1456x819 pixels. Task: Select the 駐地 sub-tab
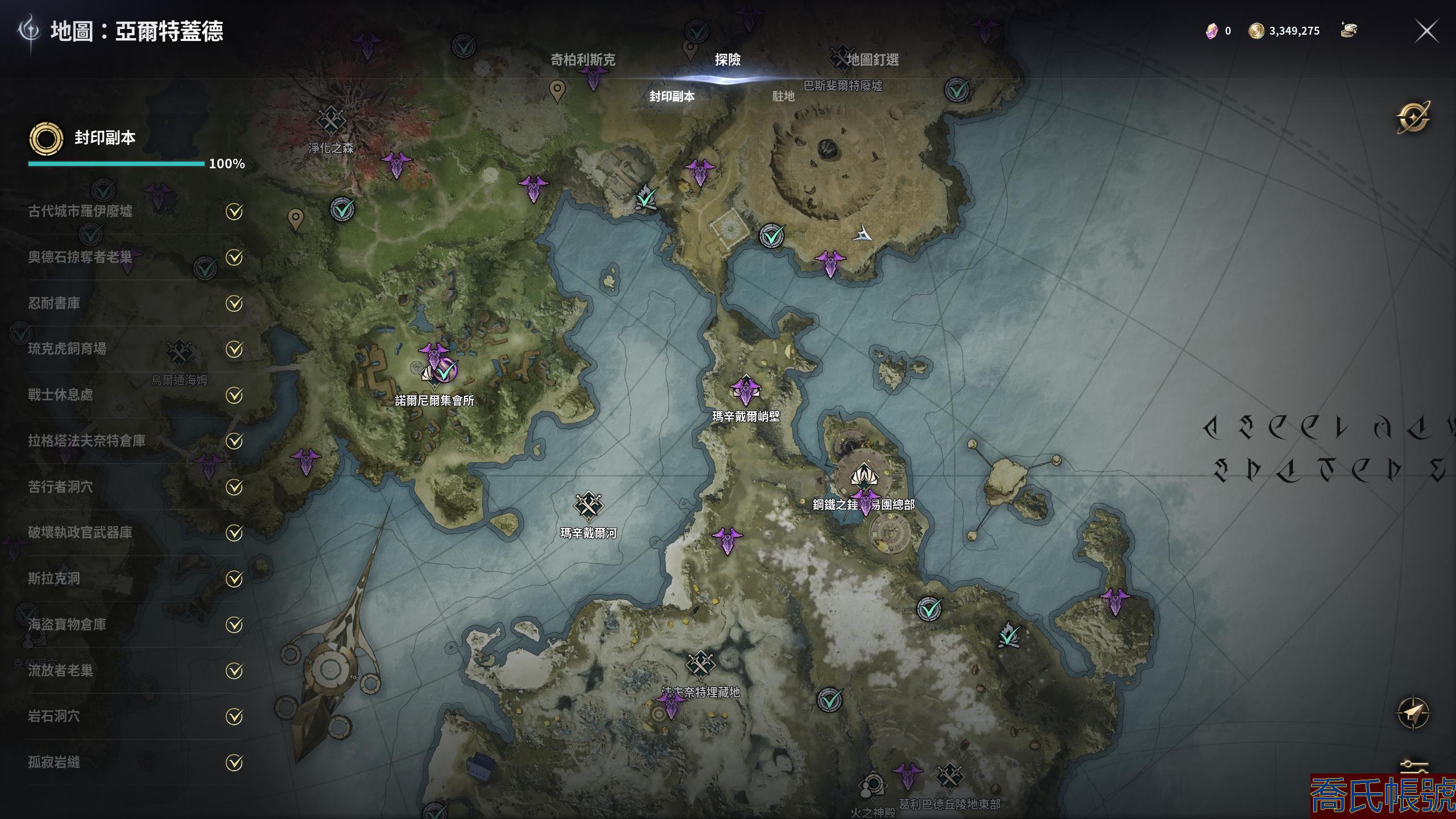tap(783, 97)
